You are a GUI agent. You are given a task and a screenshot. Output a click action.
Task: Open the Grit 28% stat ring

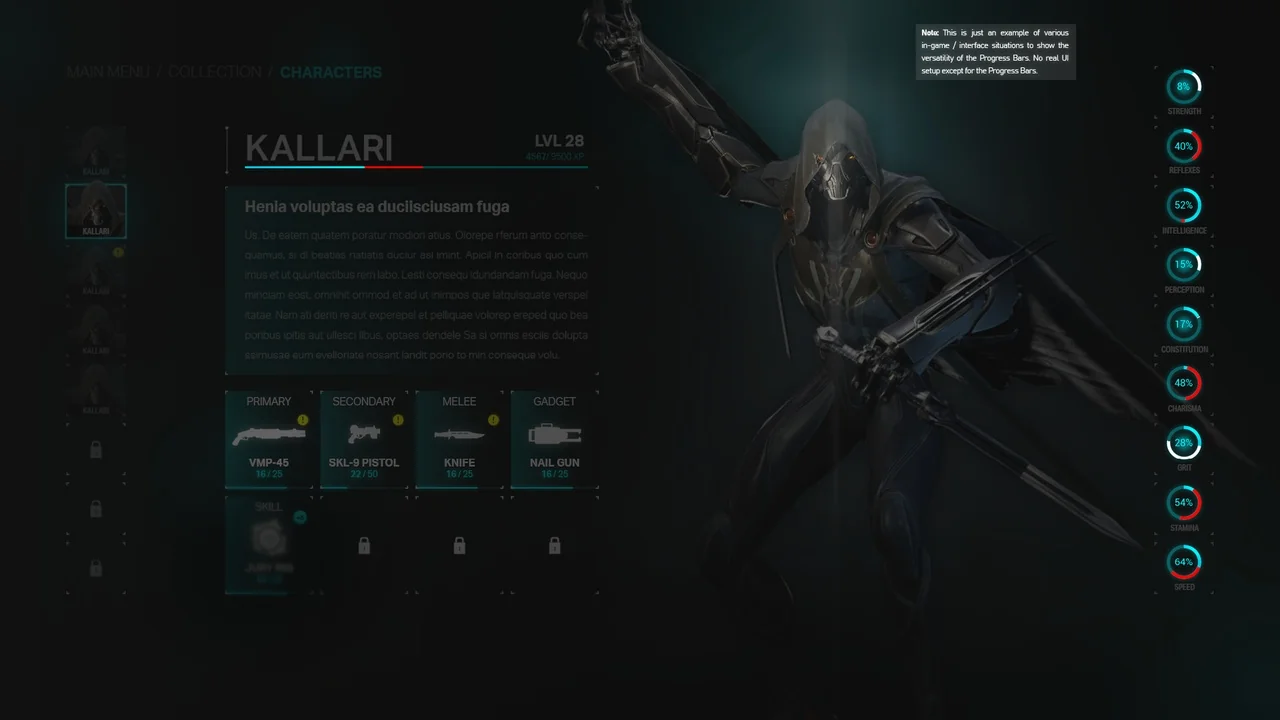coord(1184,443)
